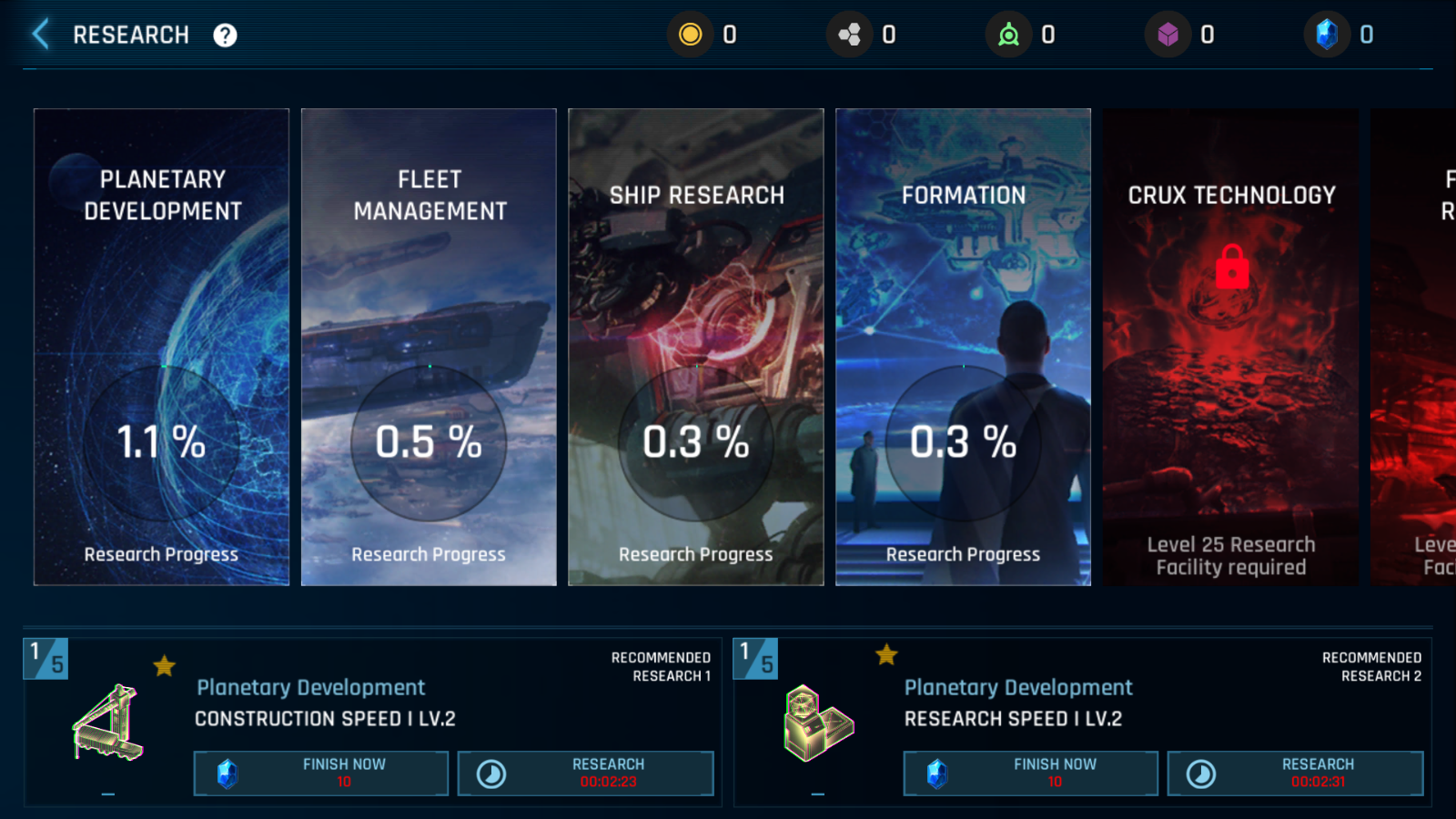This screenshot has height=819, width=1456.
Task: Choose the Ship Research category card
Action: coord(695,347)
